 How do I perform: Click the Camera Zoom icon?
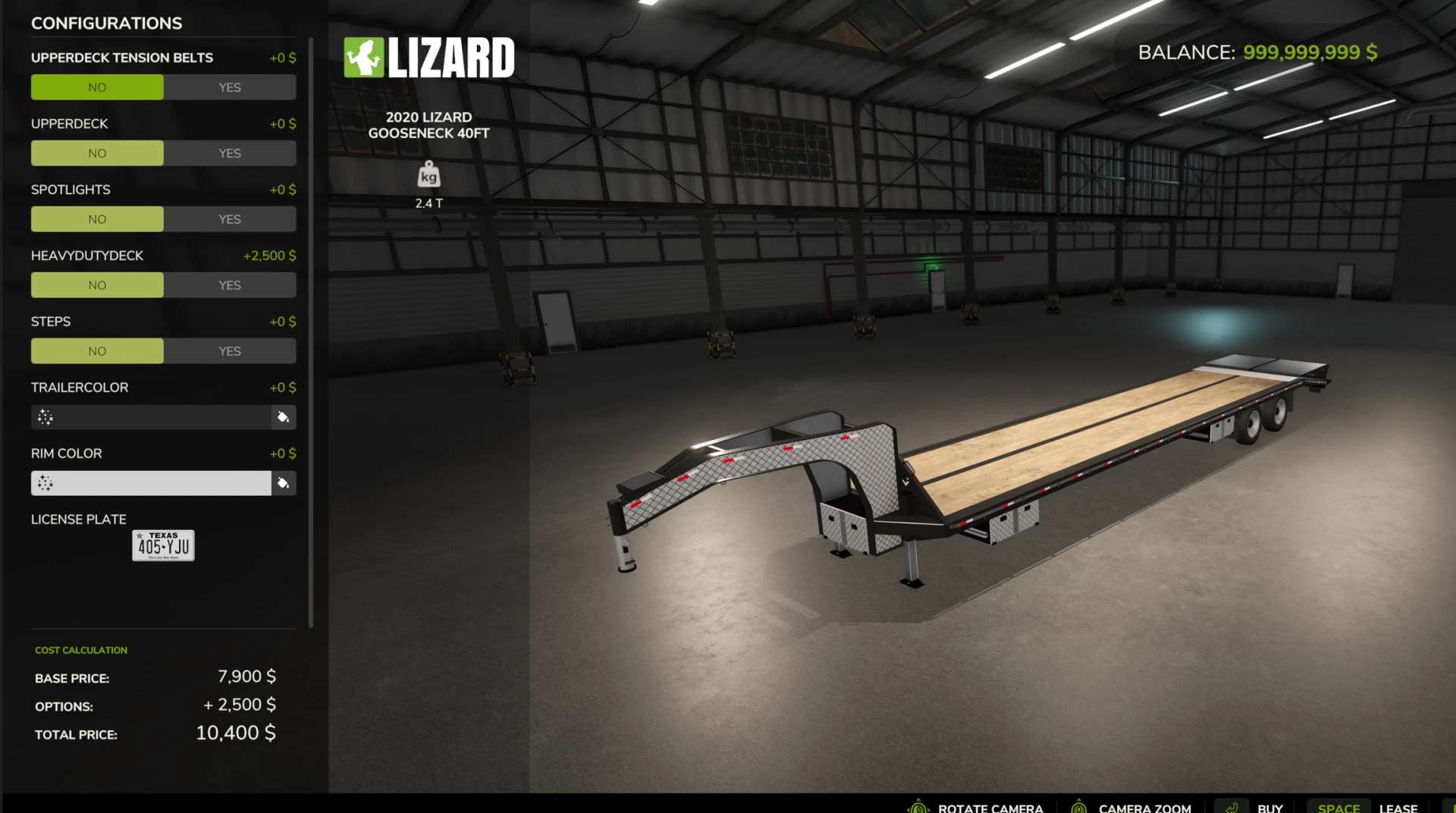(1078, 806)
